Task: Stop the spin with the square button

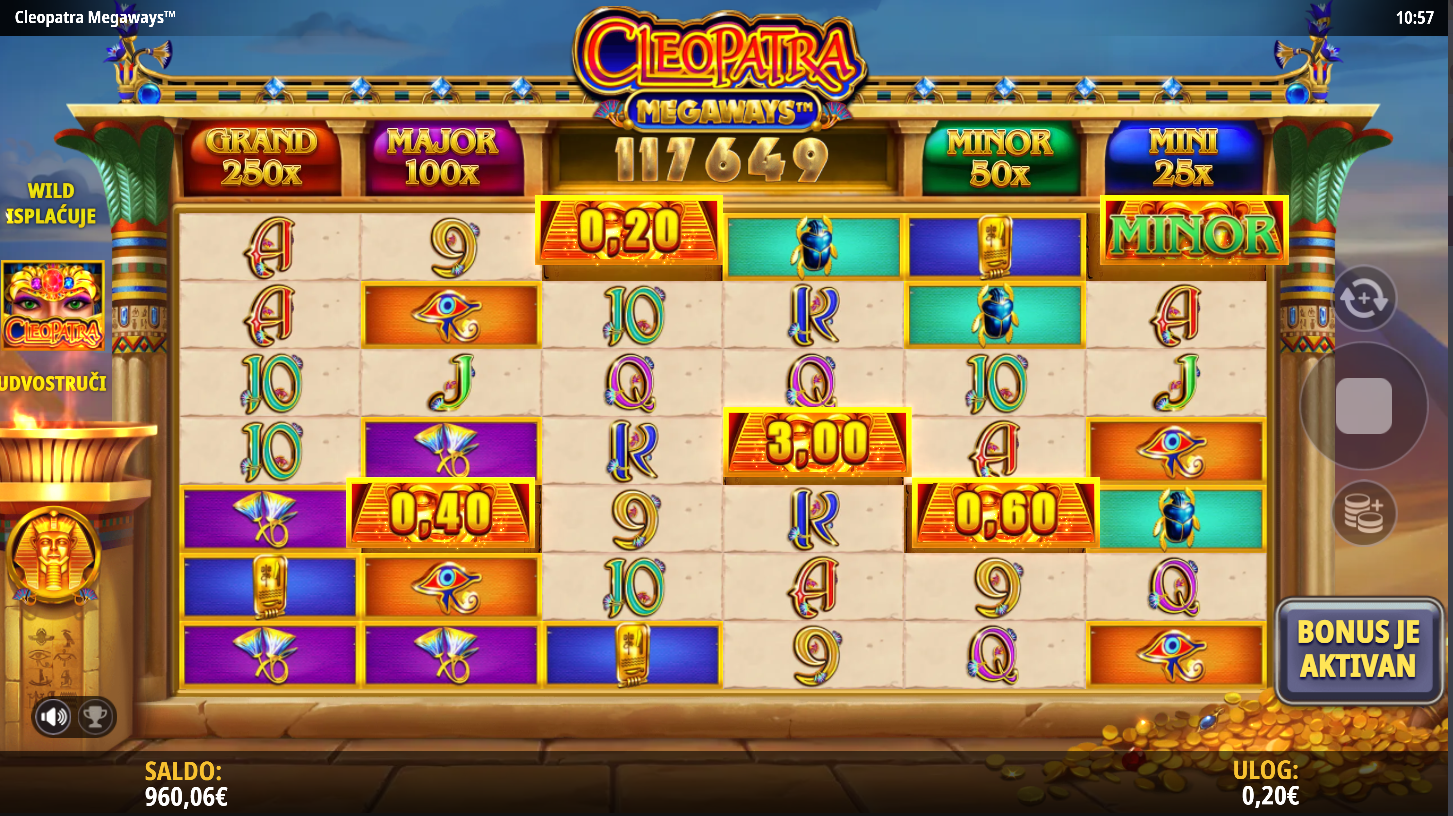Action: [x=1363, y=406]
